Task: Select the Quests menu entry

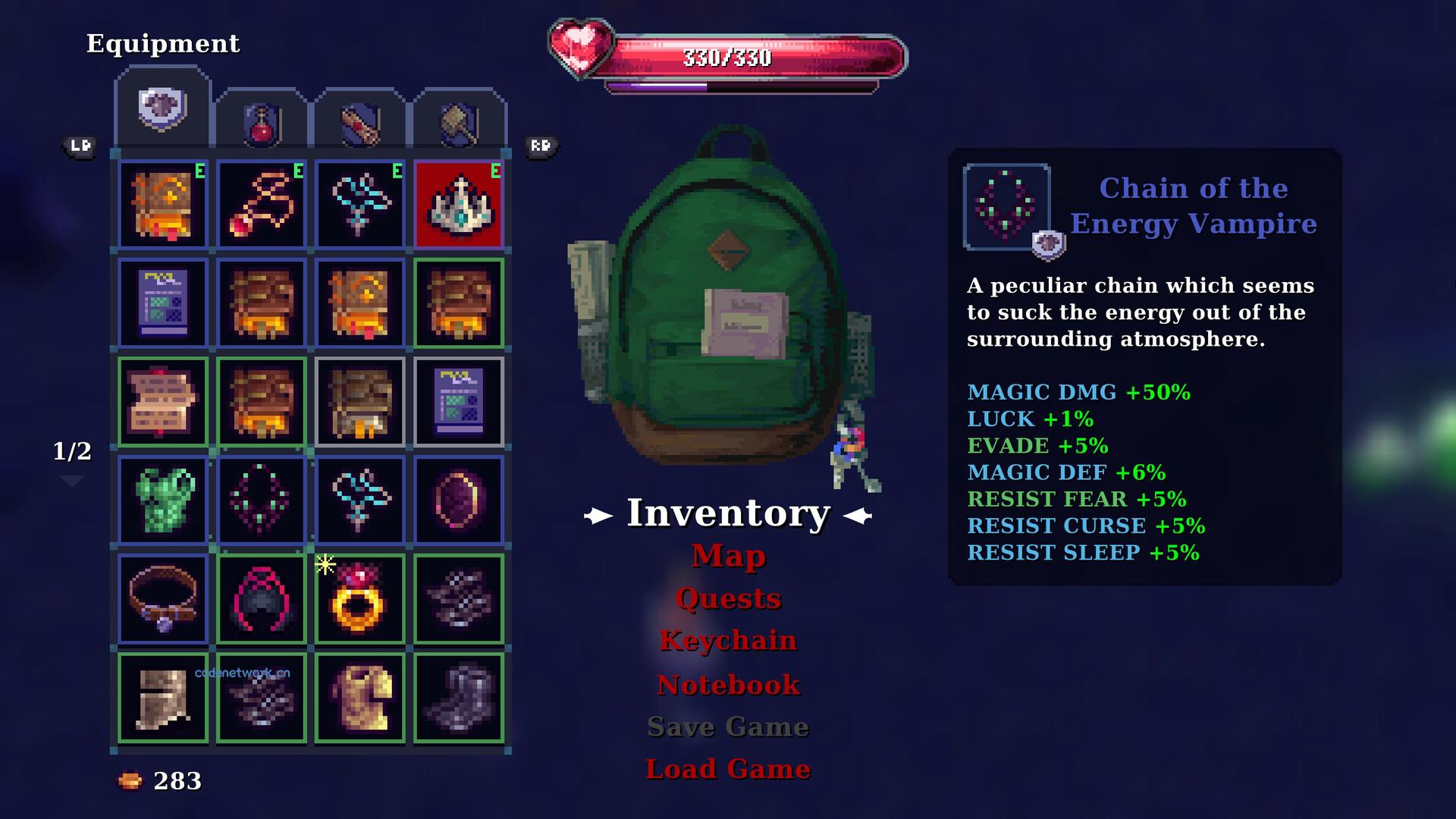Action: 728,598
